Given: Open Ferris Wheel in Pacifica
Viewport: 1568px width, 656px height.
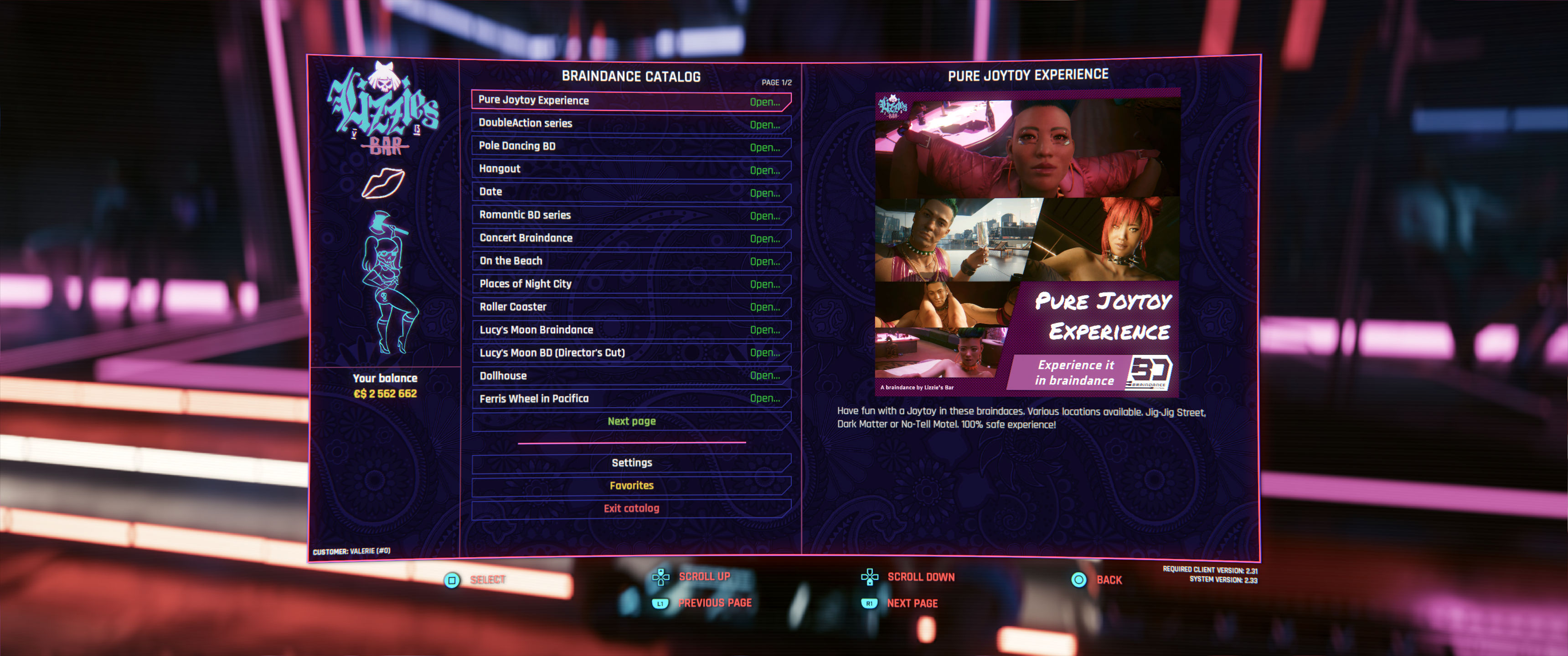Looking at the screenshot, I should pyautogui.click(x=630, y=399).
